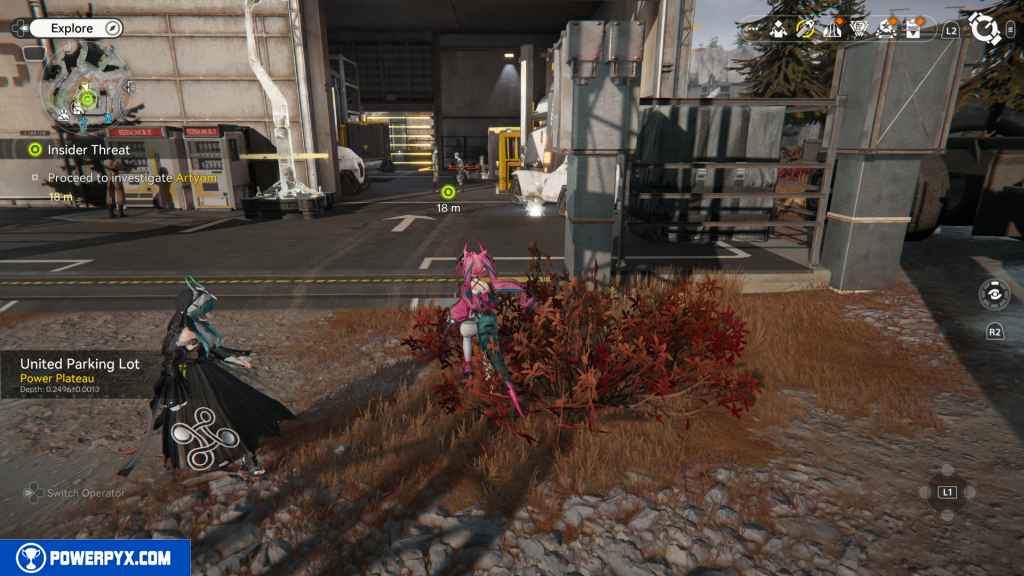Click the eye scan ability icon

pos(994,295)
